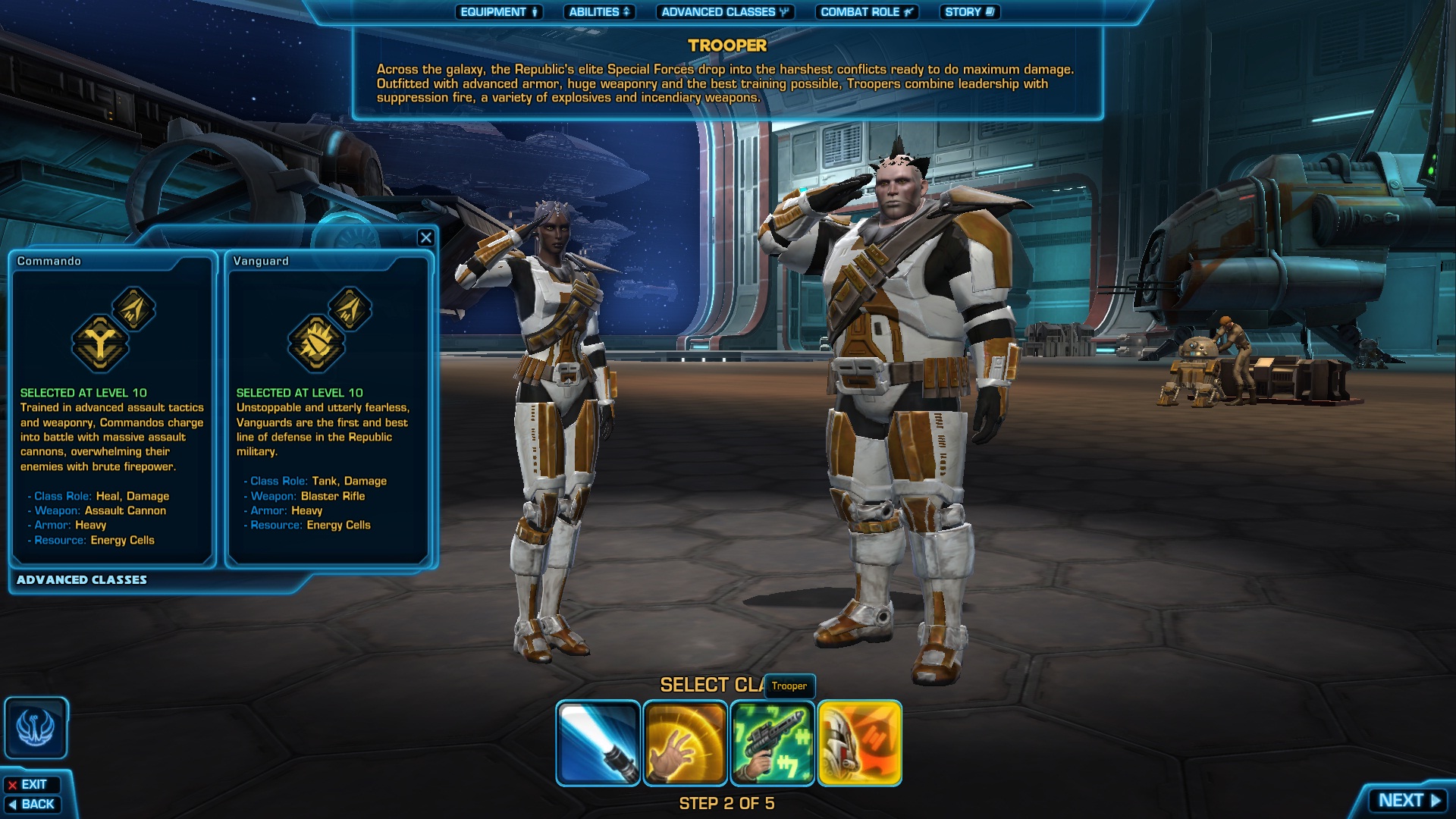Open the Story tab

coord(969,12)
